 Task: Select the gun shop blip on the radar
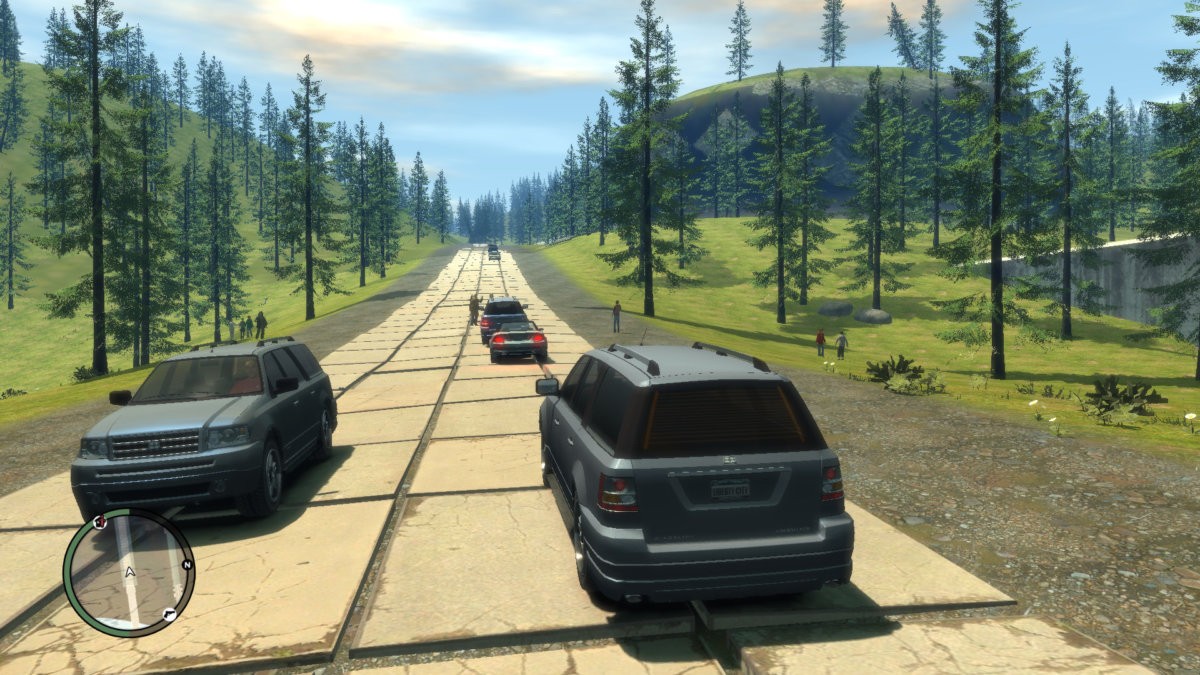click(x=169, y=614)
